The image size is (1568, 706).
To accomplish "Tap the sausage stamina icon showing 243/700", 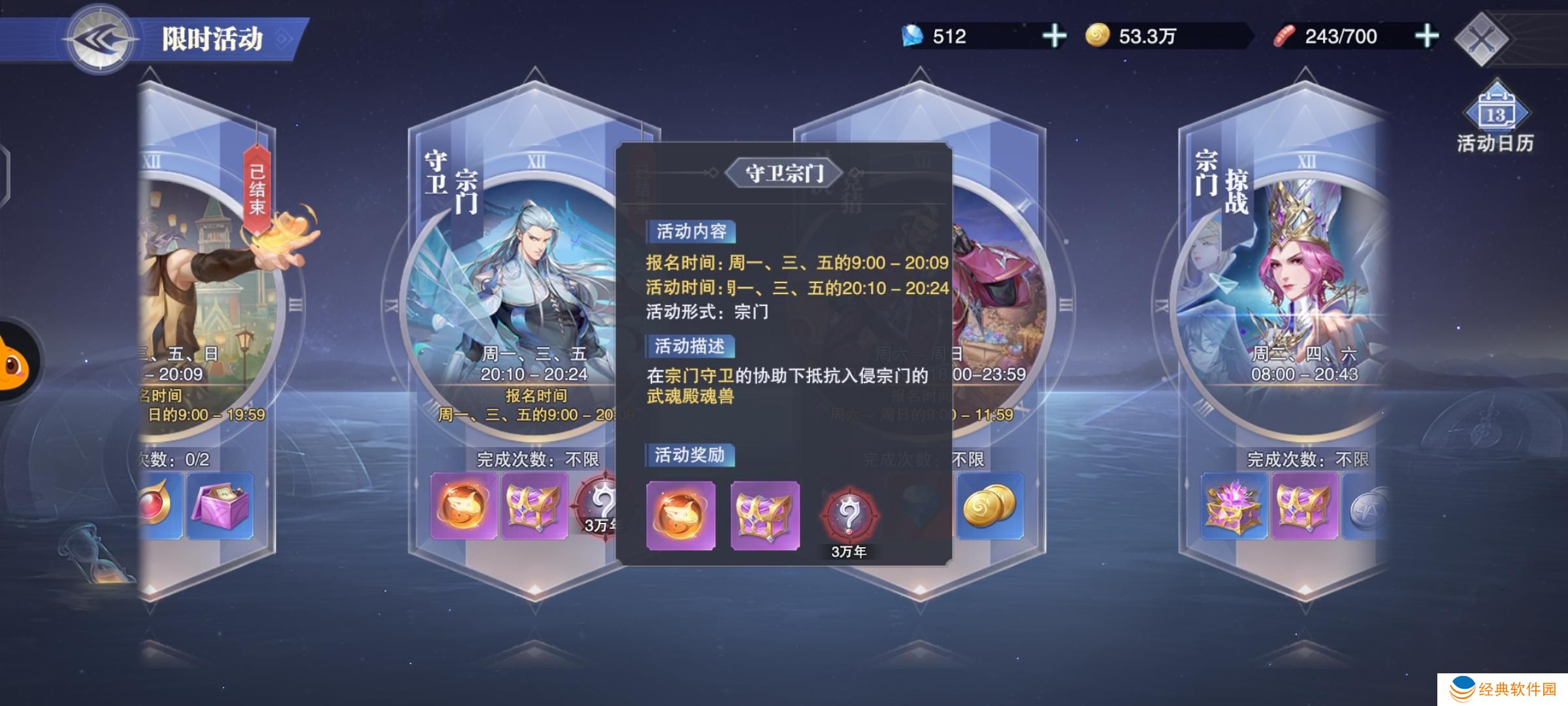I will (x=1284, y=37).
